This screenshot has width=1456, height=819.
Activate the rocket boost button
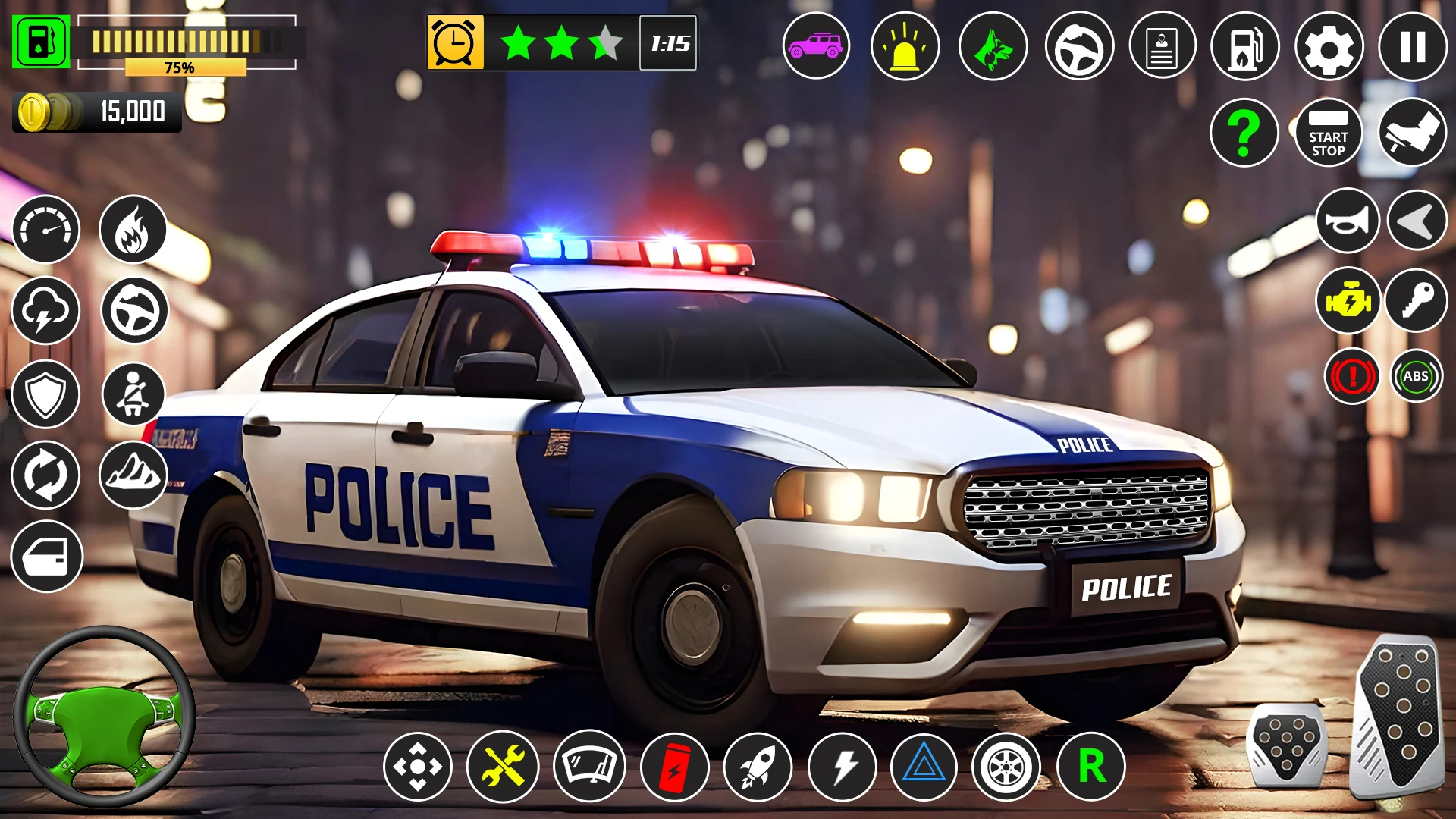tap(758, 767)
